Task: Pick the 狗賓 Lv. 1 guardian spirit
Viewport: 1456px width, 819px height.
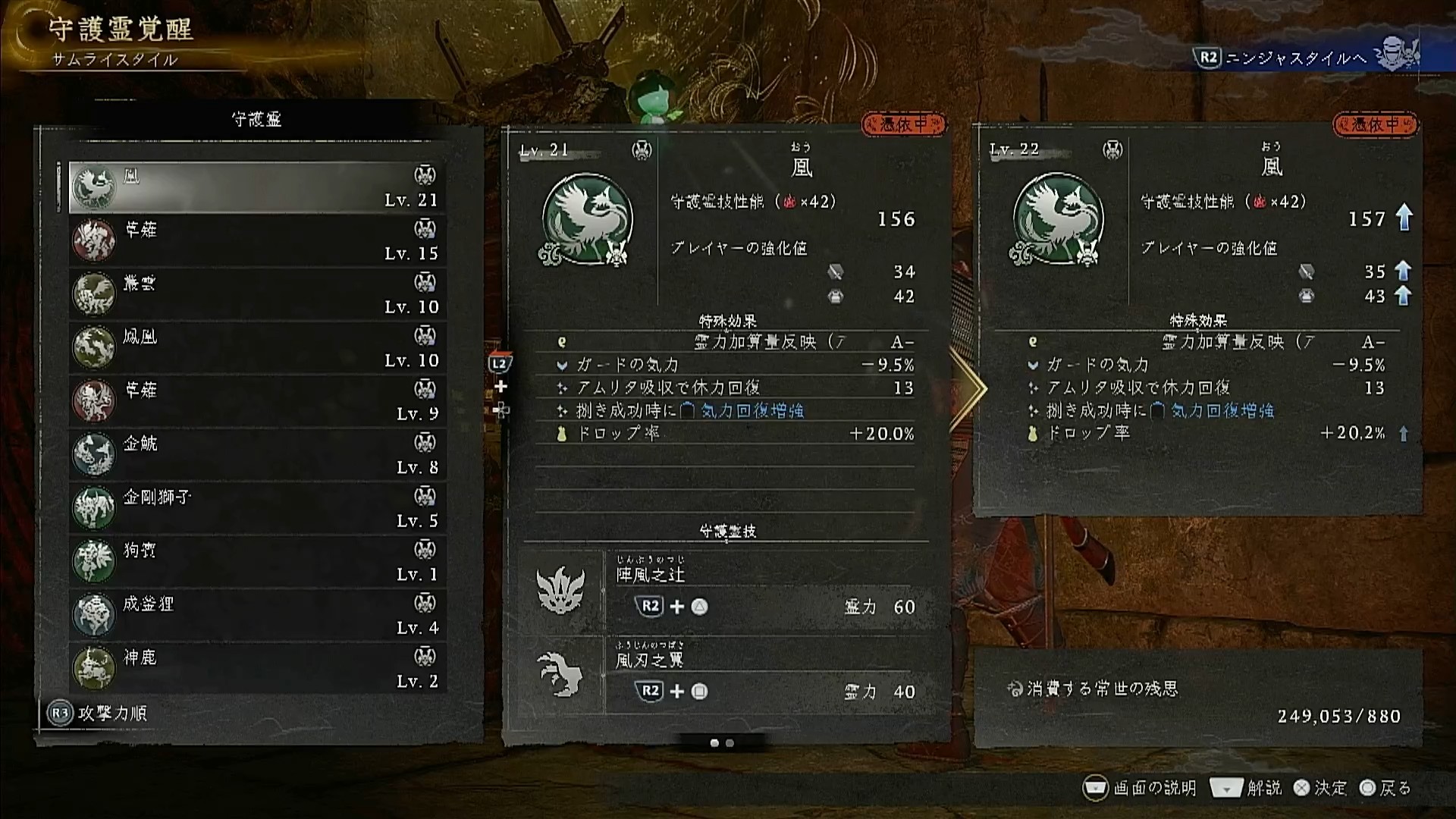Action: (x=257, y=562)
